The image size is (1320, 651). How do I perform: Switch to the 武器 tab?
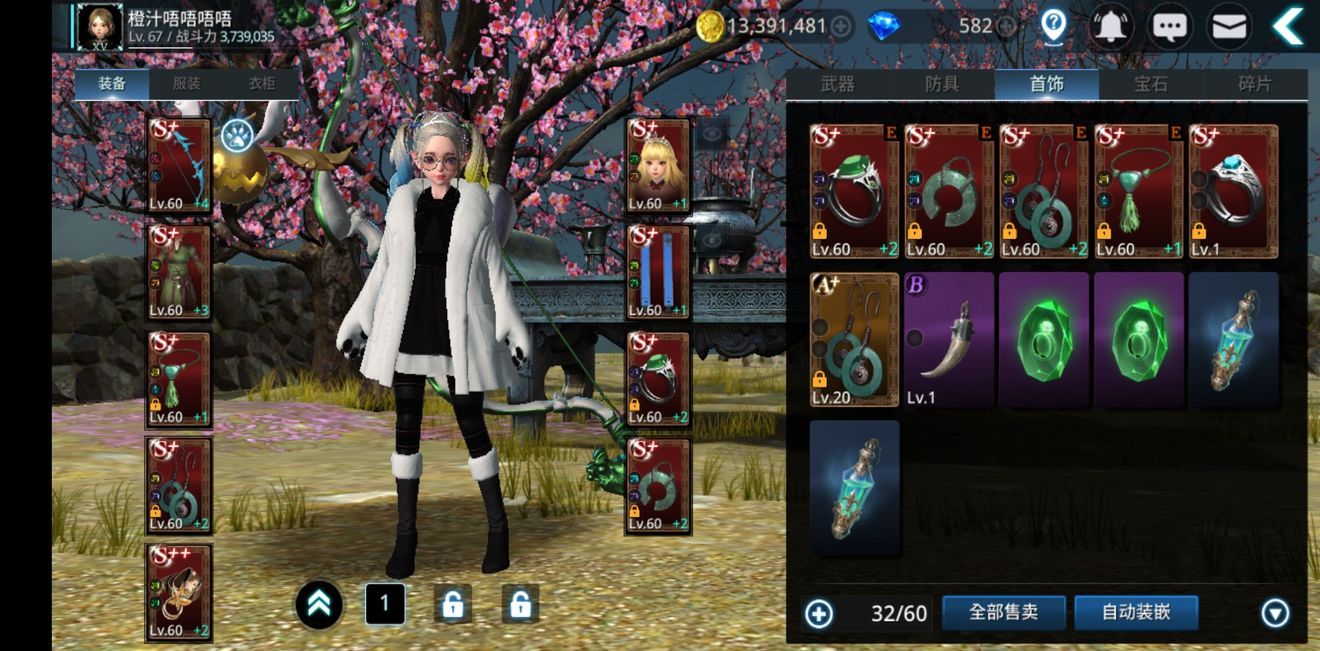click(838, 84)
